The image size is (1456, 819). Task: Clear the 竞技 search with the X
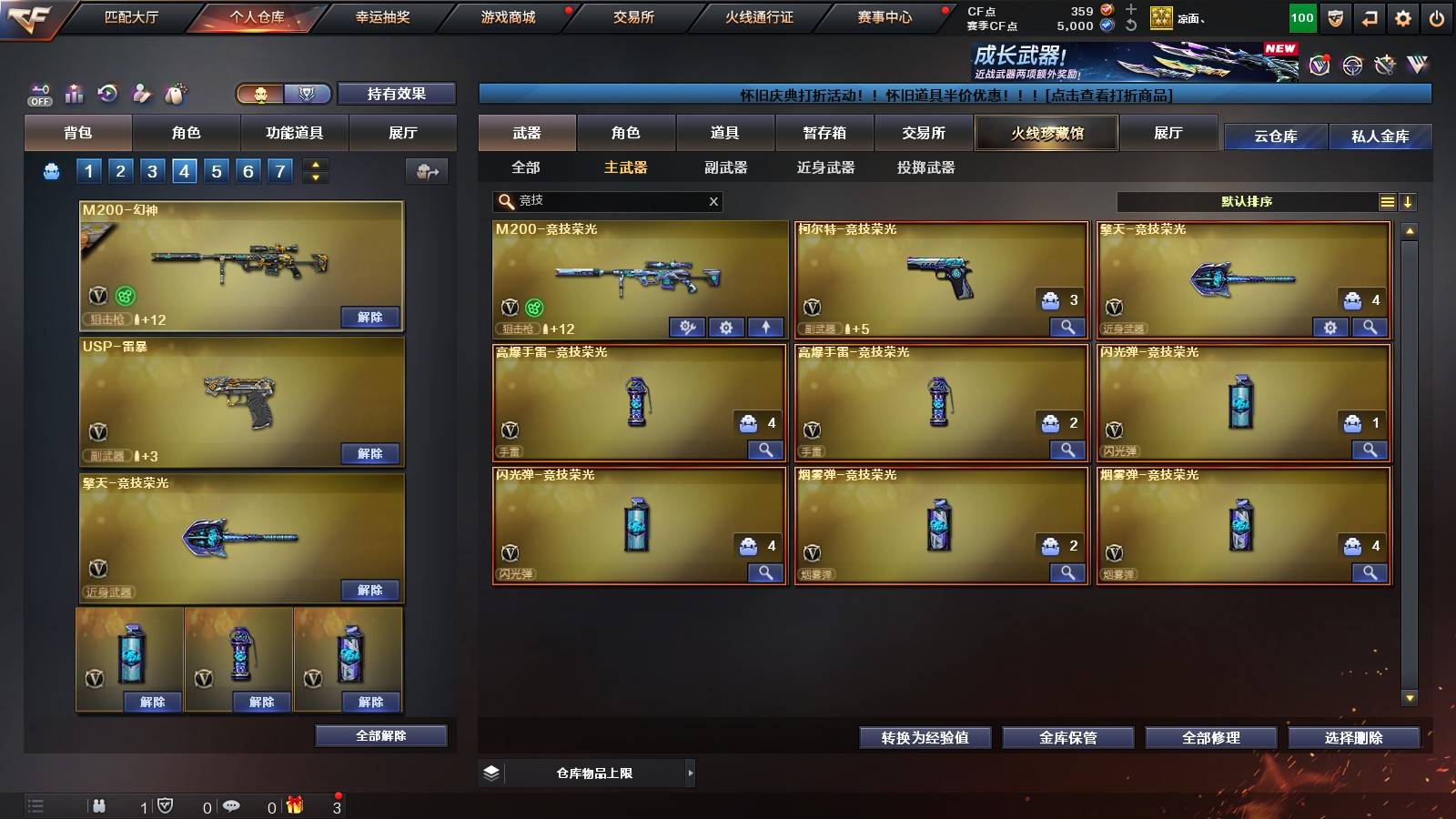[x=714, y=202]
